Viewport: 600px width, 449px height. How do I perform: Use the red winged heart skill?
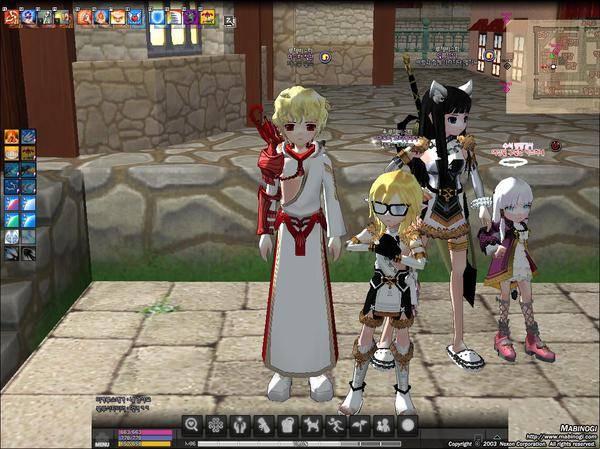point(133,16)
